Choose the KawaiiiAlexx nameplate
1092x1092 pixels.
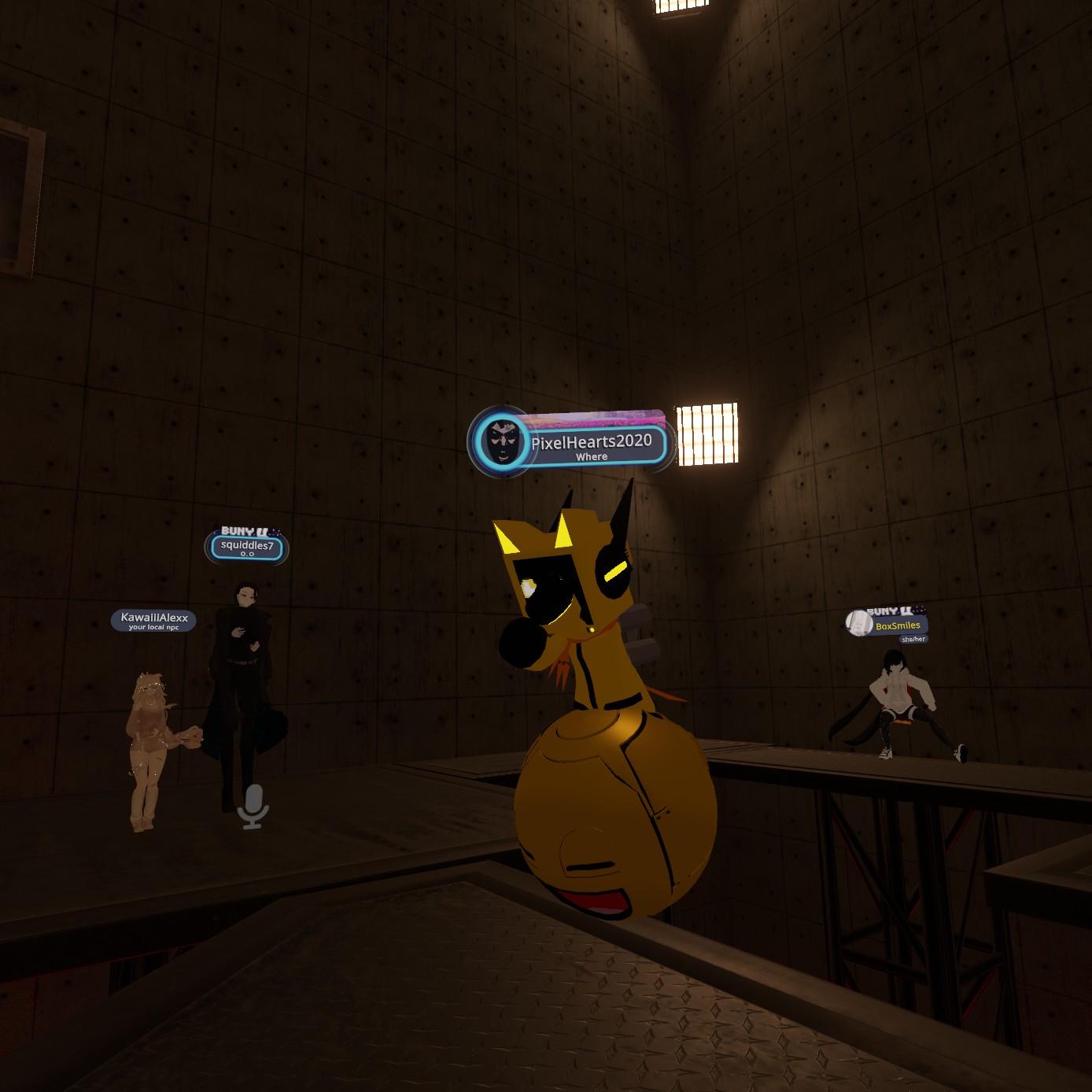tap(154, 620)
